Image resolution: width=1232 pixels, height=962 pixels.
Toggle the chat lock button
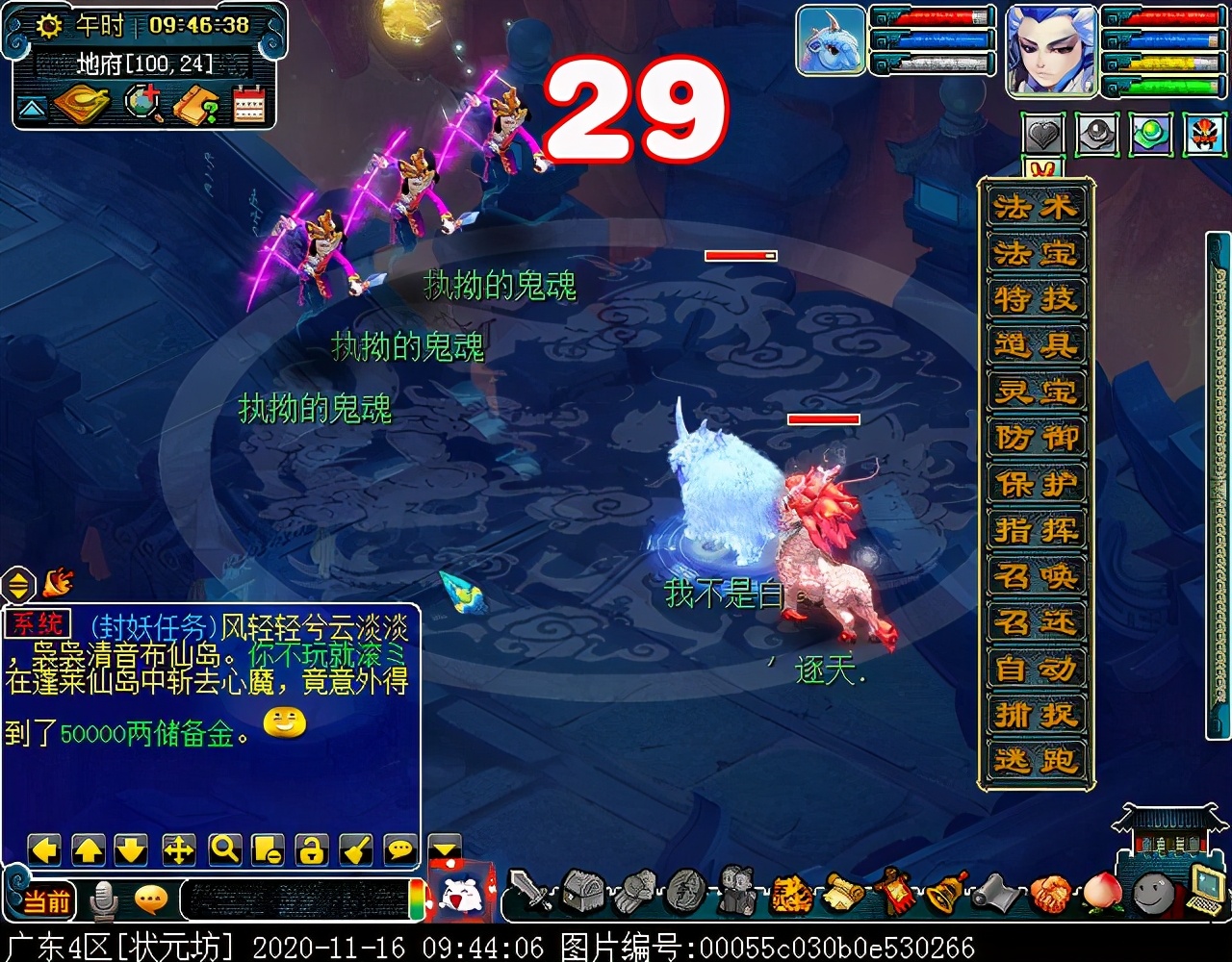(311, 849)
